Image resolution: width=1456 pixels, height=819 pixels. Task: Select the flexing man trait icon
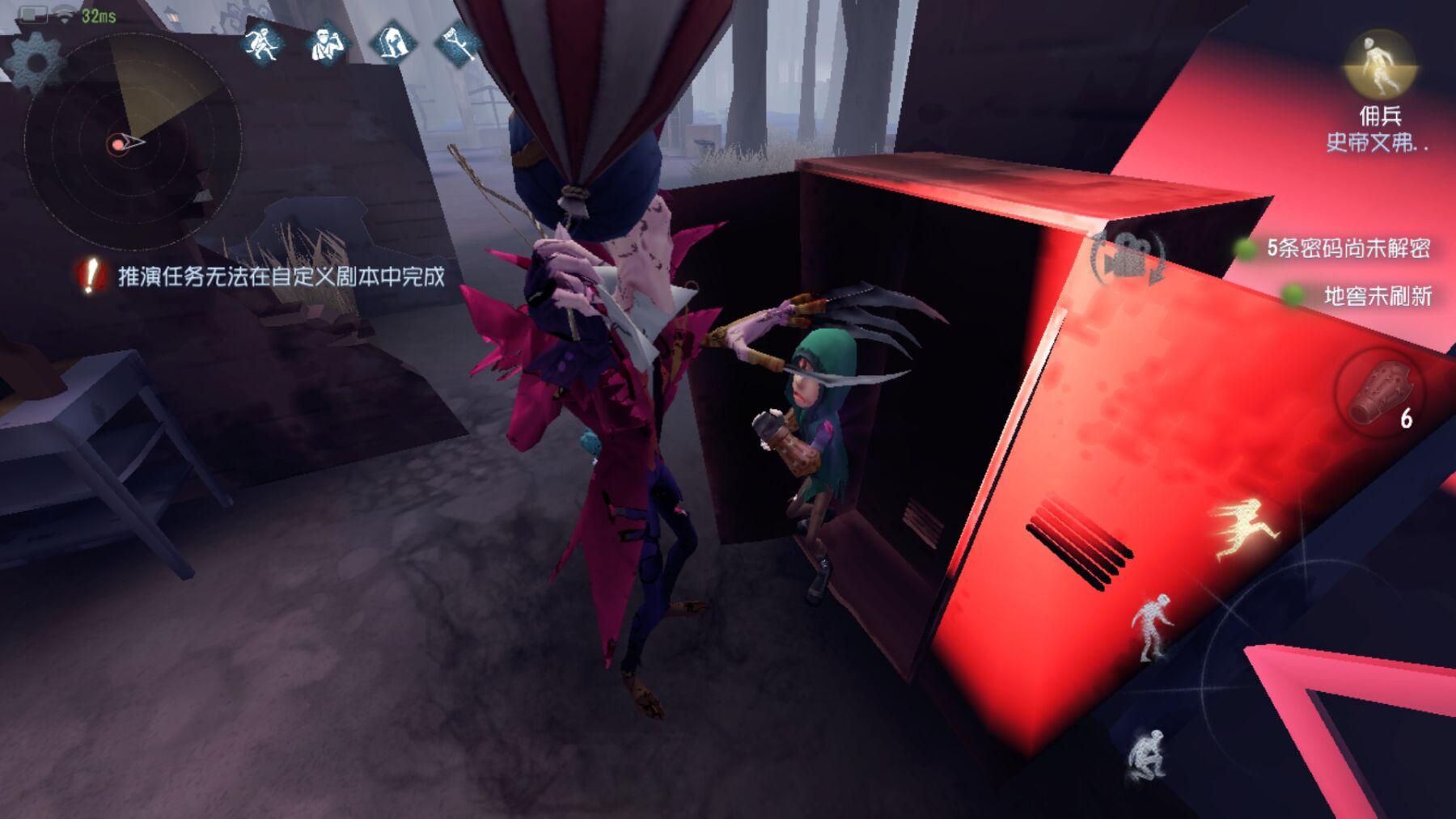(327, 42)
